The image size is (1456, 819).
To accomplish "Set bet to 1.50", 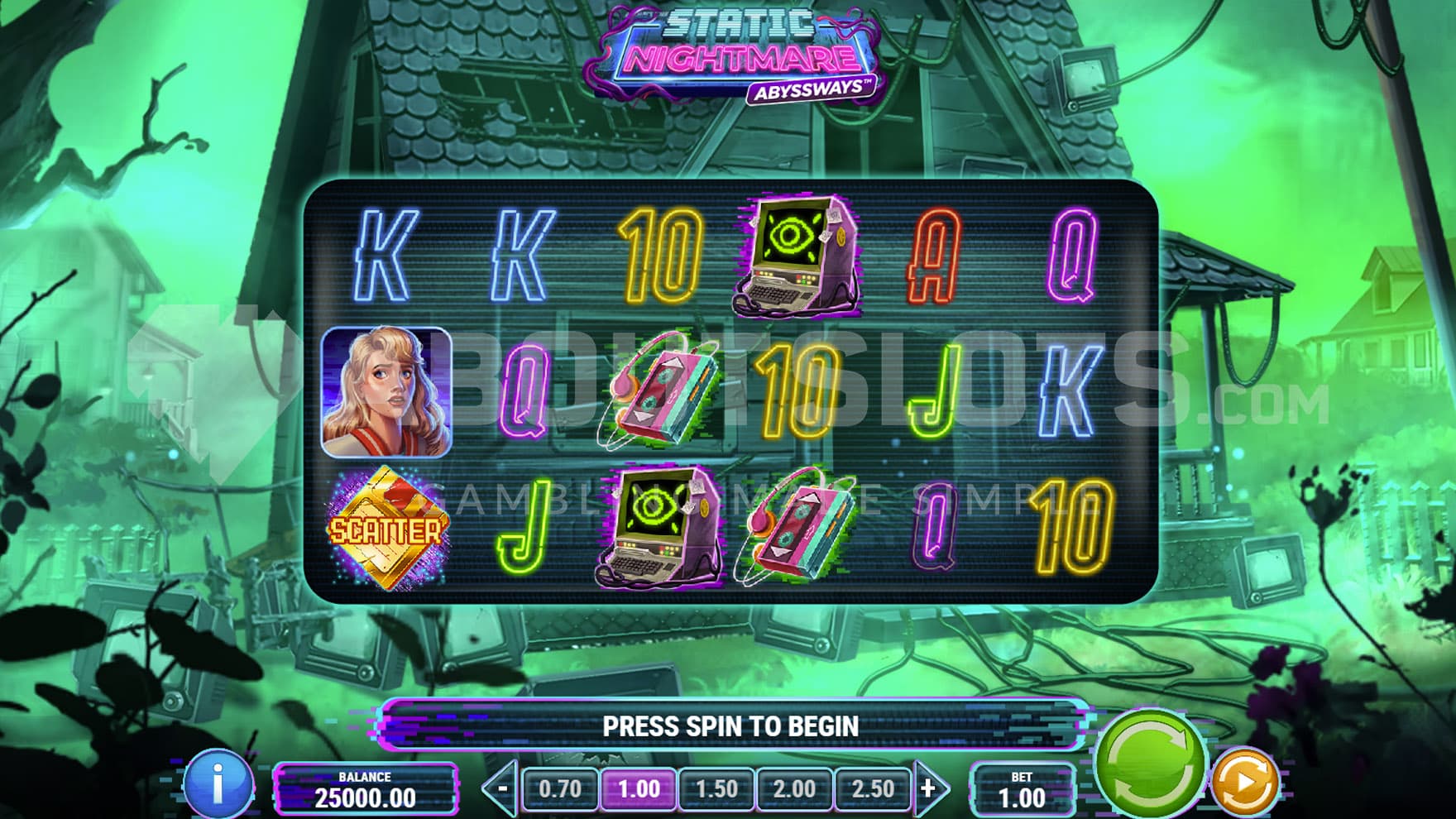I will (716, 788).
